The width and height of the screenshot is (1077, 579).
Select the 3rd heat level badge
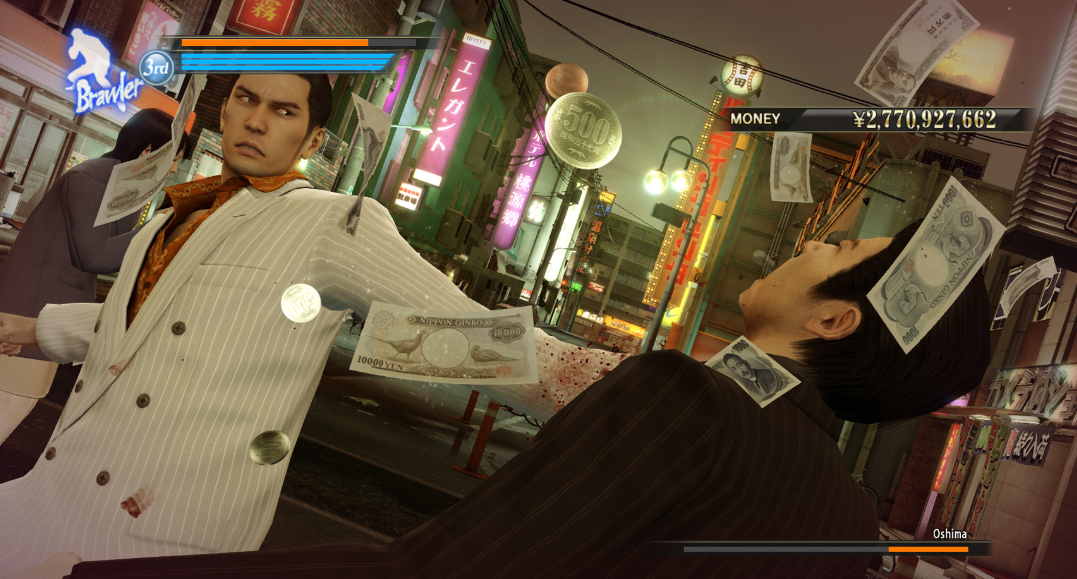pos(157,66)
